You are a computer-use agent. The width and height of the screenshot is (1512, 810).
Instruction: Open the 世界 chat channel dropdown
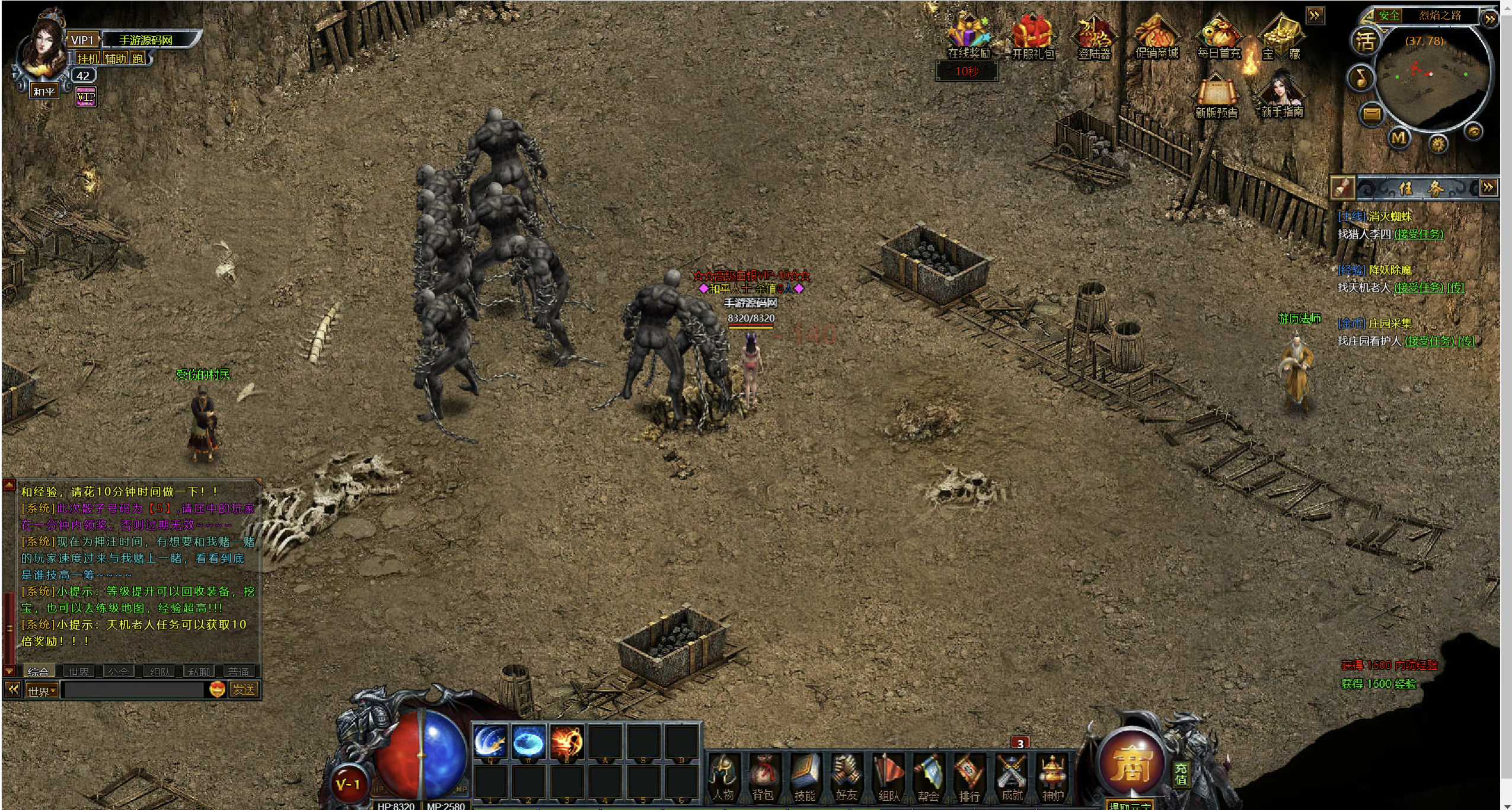point(42,691)
